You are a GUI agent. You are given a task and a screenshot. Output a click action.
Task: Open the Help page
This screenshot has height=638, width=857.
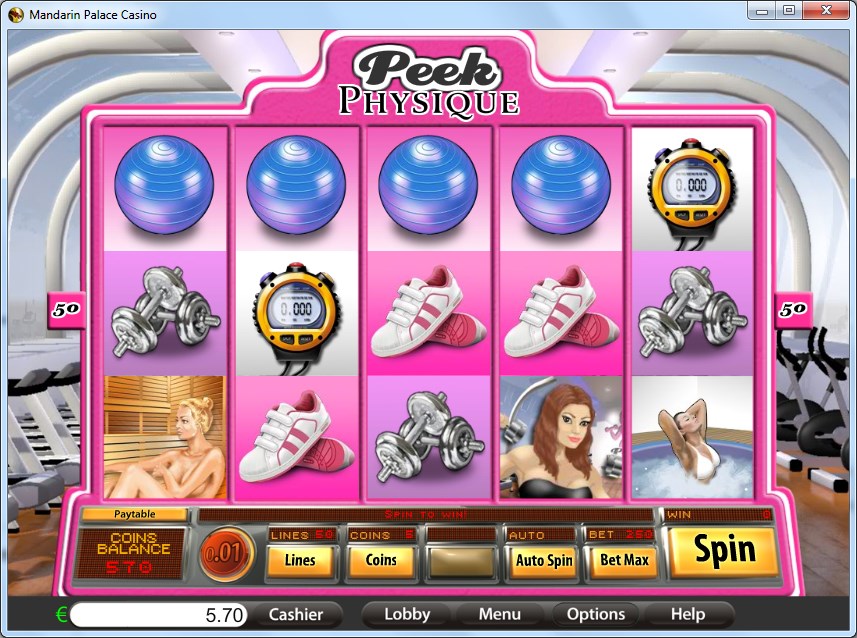(687, 614)
